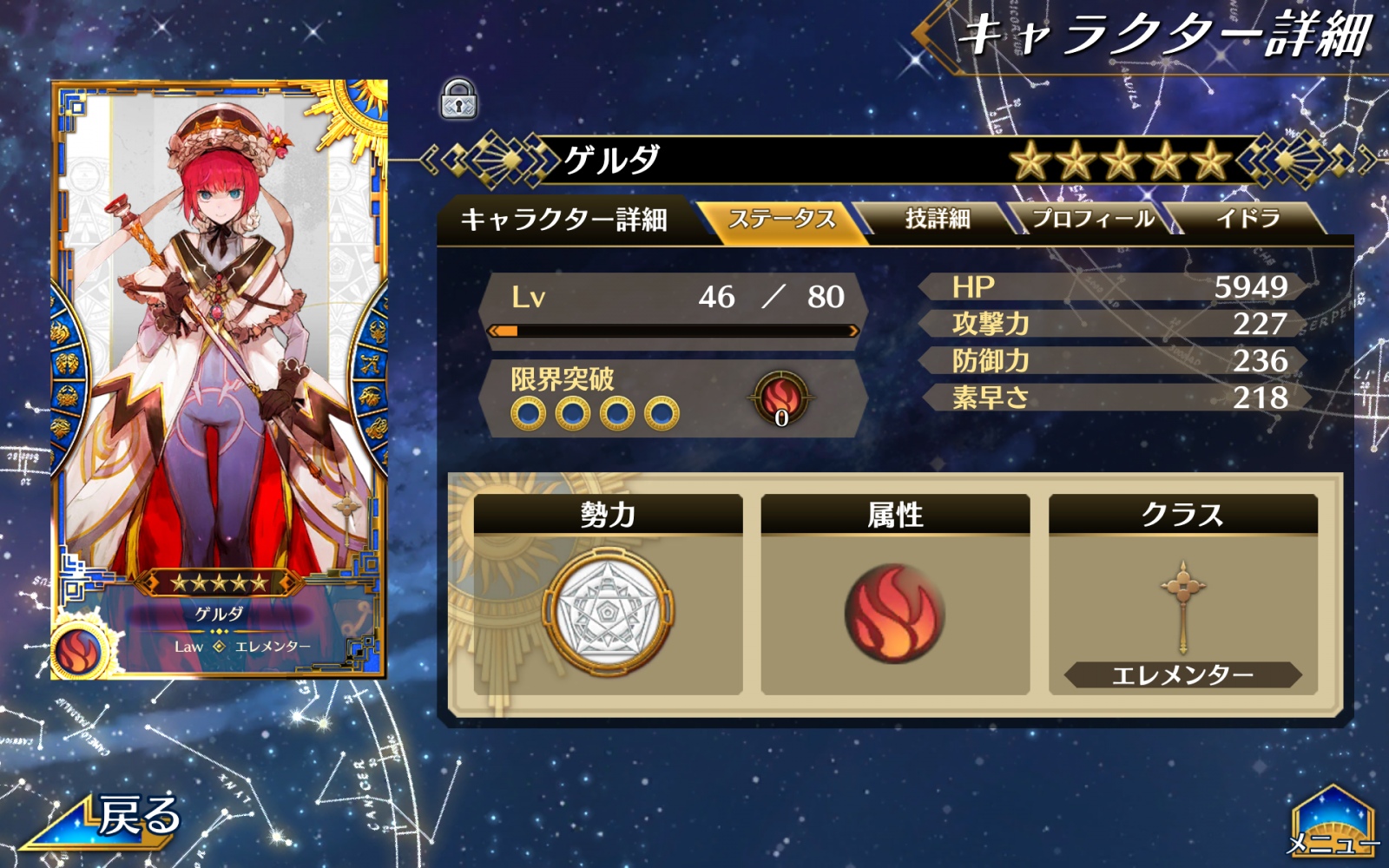
Task: Open the メニュー menu button
Action: pyautogui.click(x=1332, y=825)
